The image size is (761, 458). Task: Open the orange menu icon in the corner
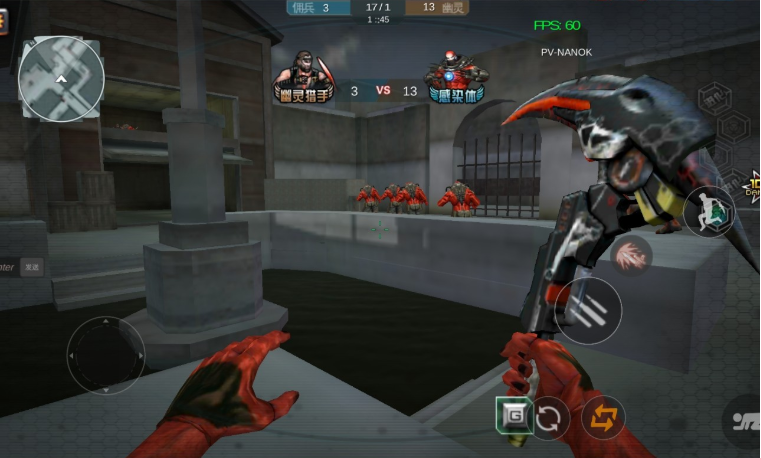click(x=3, y=20)
